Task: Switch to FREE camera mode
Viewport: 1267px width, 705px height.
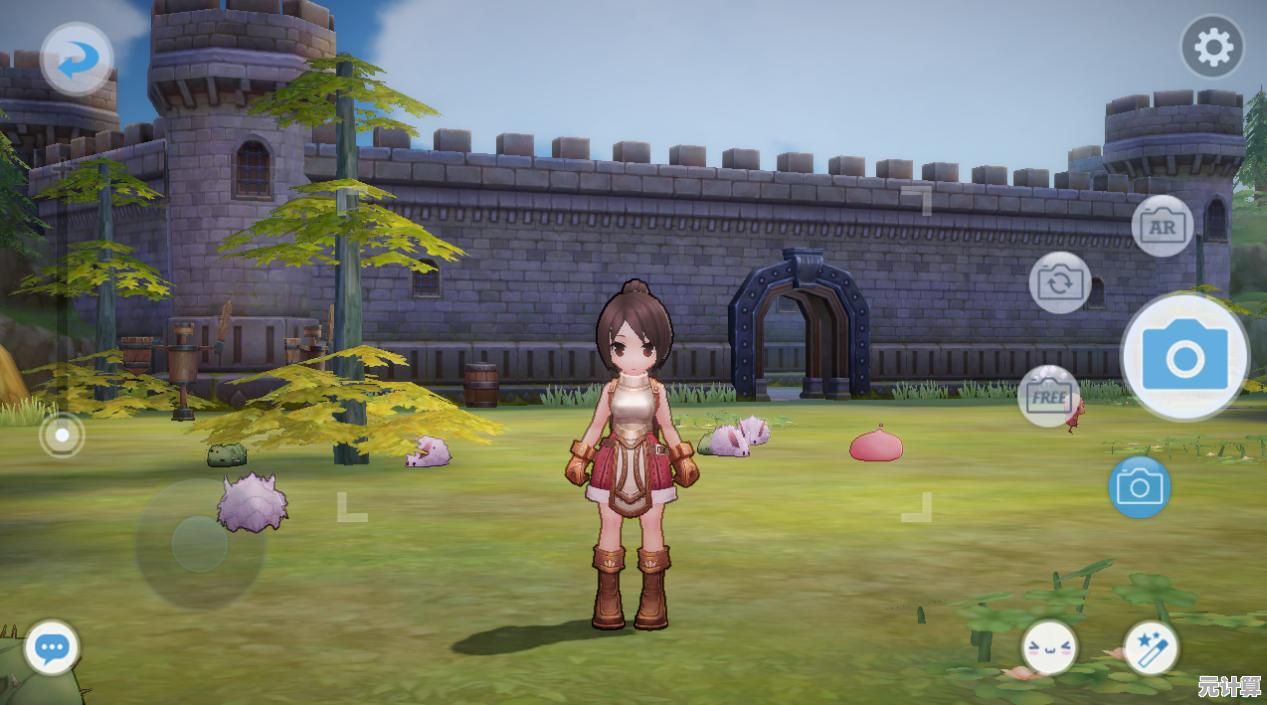Action: (x=1048, y=396)
